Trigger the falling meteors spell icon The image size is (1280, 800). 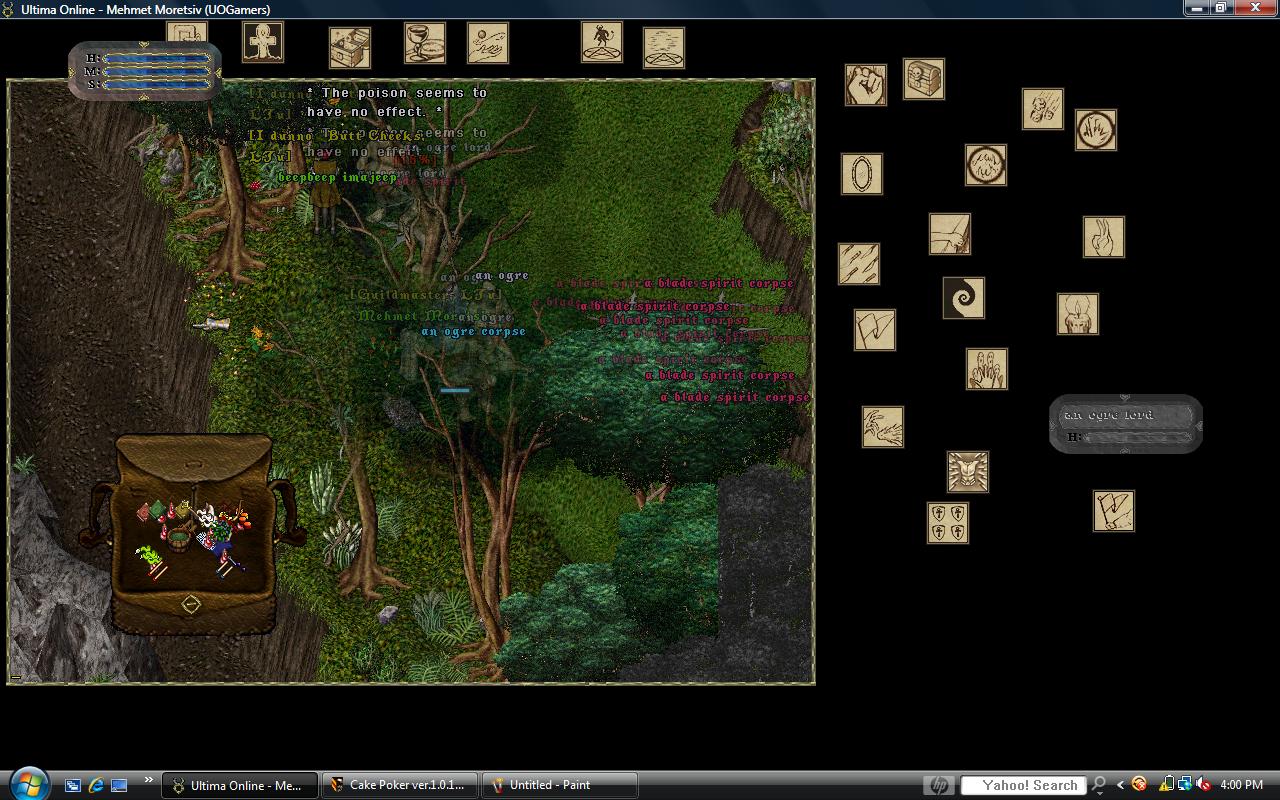(1043, 109)
